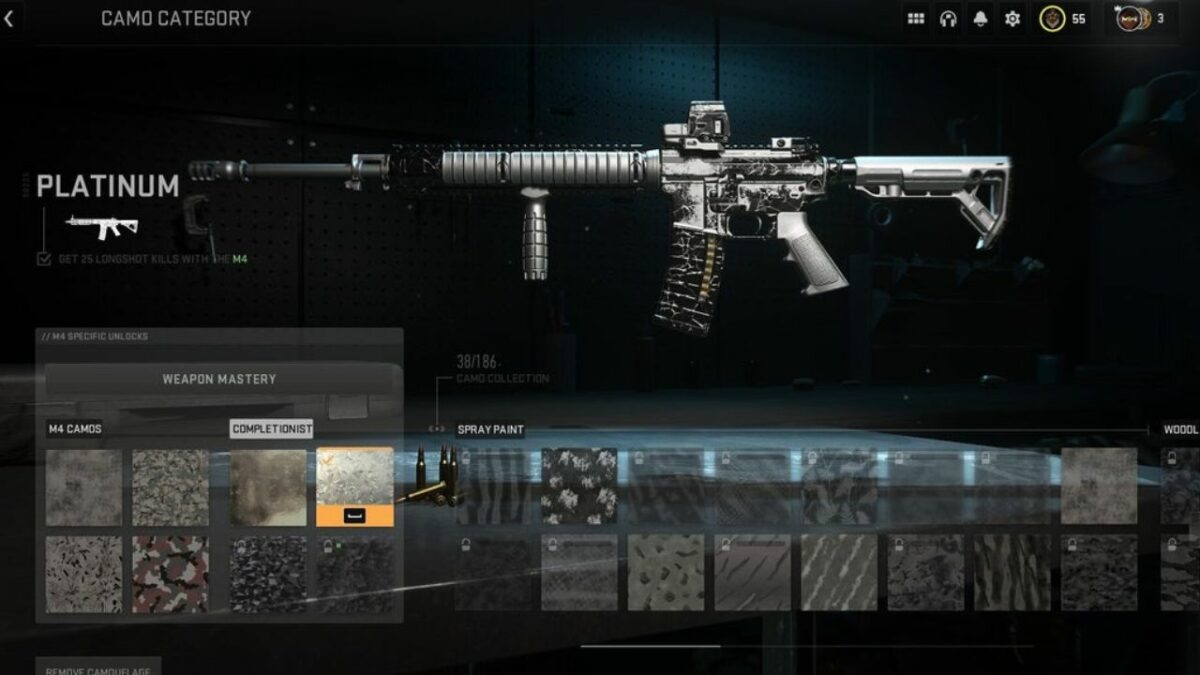Choose the light diagonal streaks camo swatch
Image resolution: width=1200 pixels, height=675 pixels.
pos(839,572)
